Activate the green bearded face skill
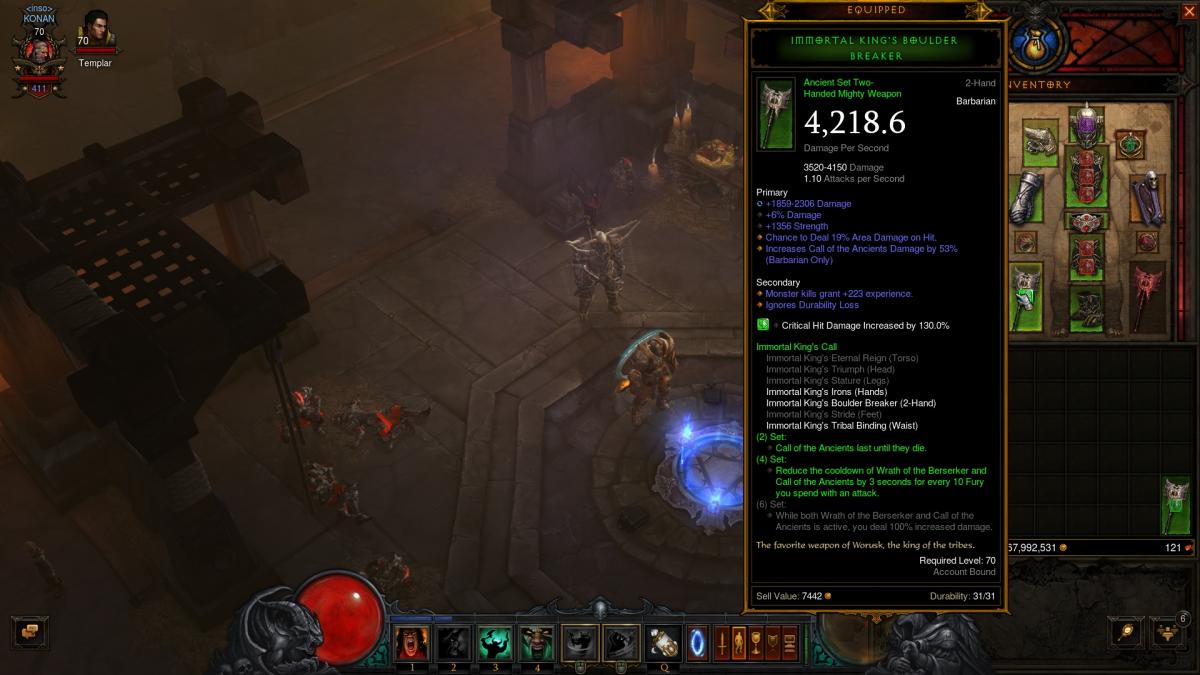 tap(537, 642)
